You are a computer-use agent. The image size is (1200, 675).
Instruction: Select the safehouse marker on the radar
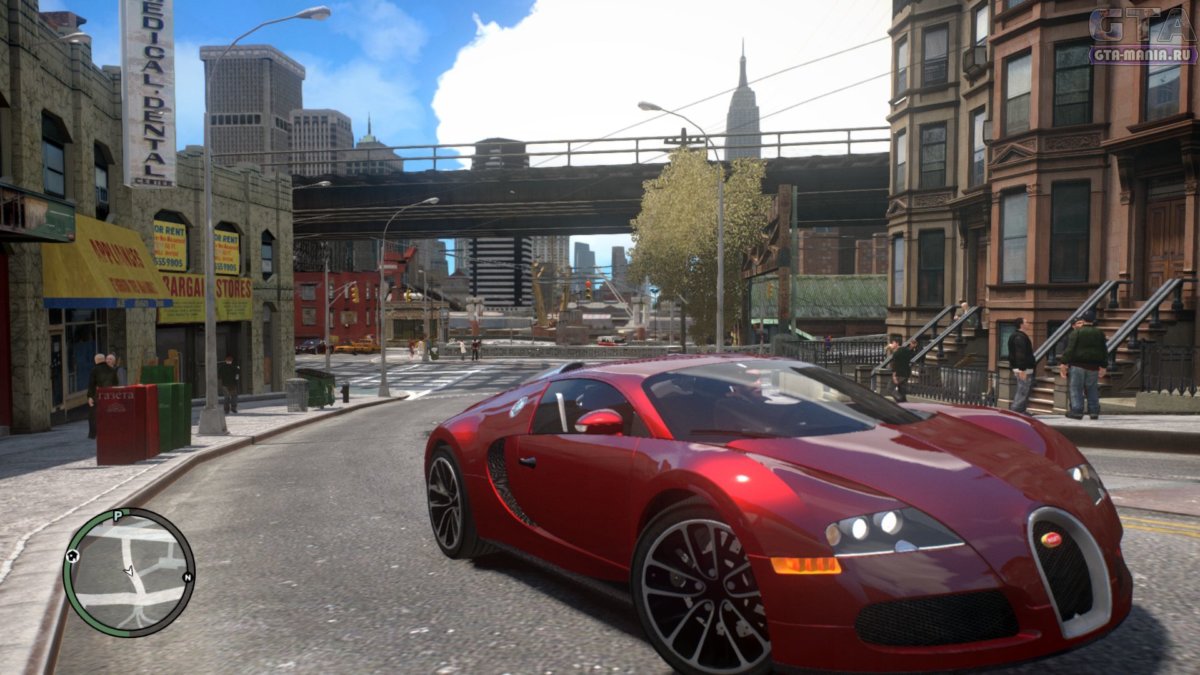coord(73,556)
